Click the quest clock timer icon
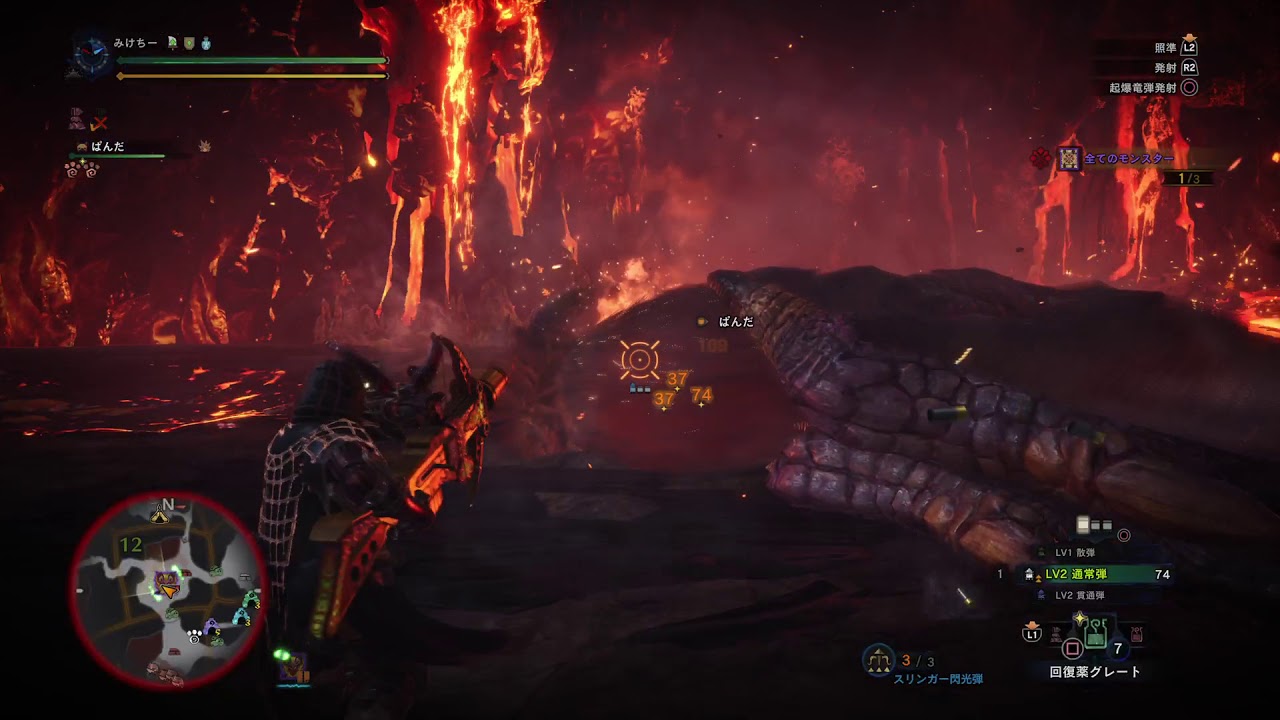Image resolution: width=1280 pixels, height=720 pixels. pos(90,55)
